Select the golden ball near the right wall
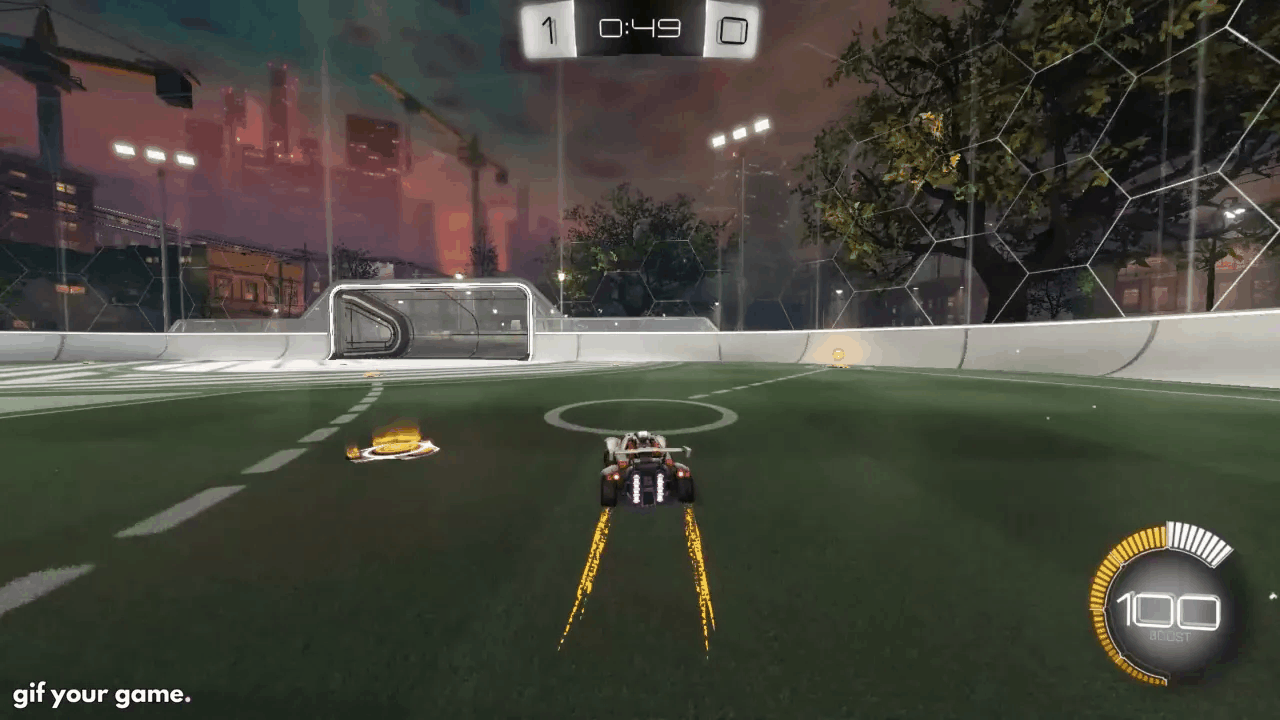The height and width of the screenshot is (720, 1280). pos(840,352)
